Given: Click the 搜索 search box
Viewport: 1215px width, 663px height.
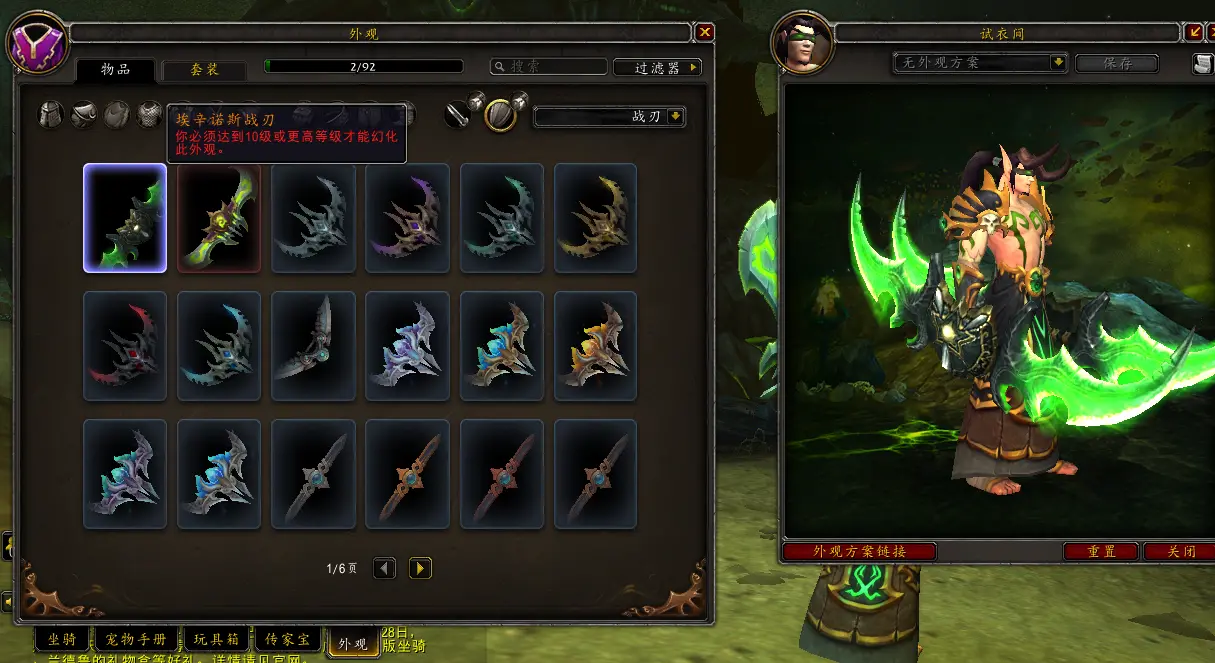Looking at the screenshot, I should pos(550,67).
